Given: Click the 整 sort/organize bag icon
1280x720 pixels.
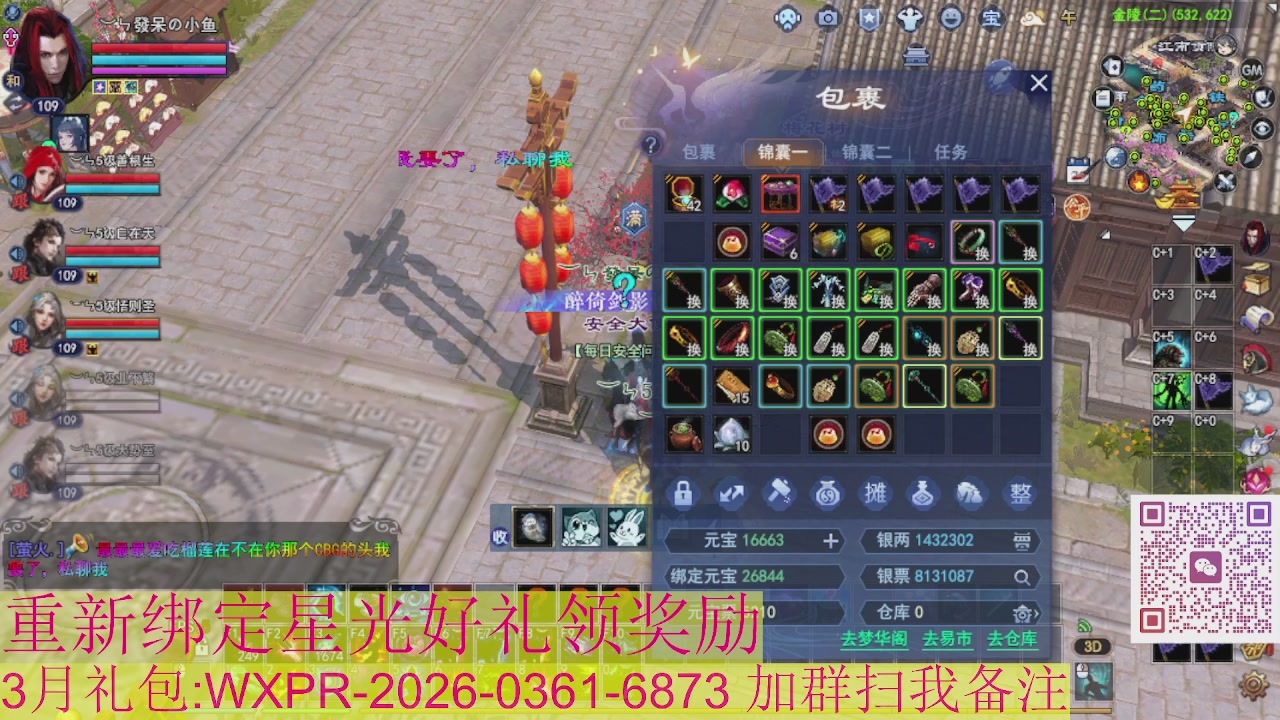Looking at the screenshot, I should tap(1018, 494).
